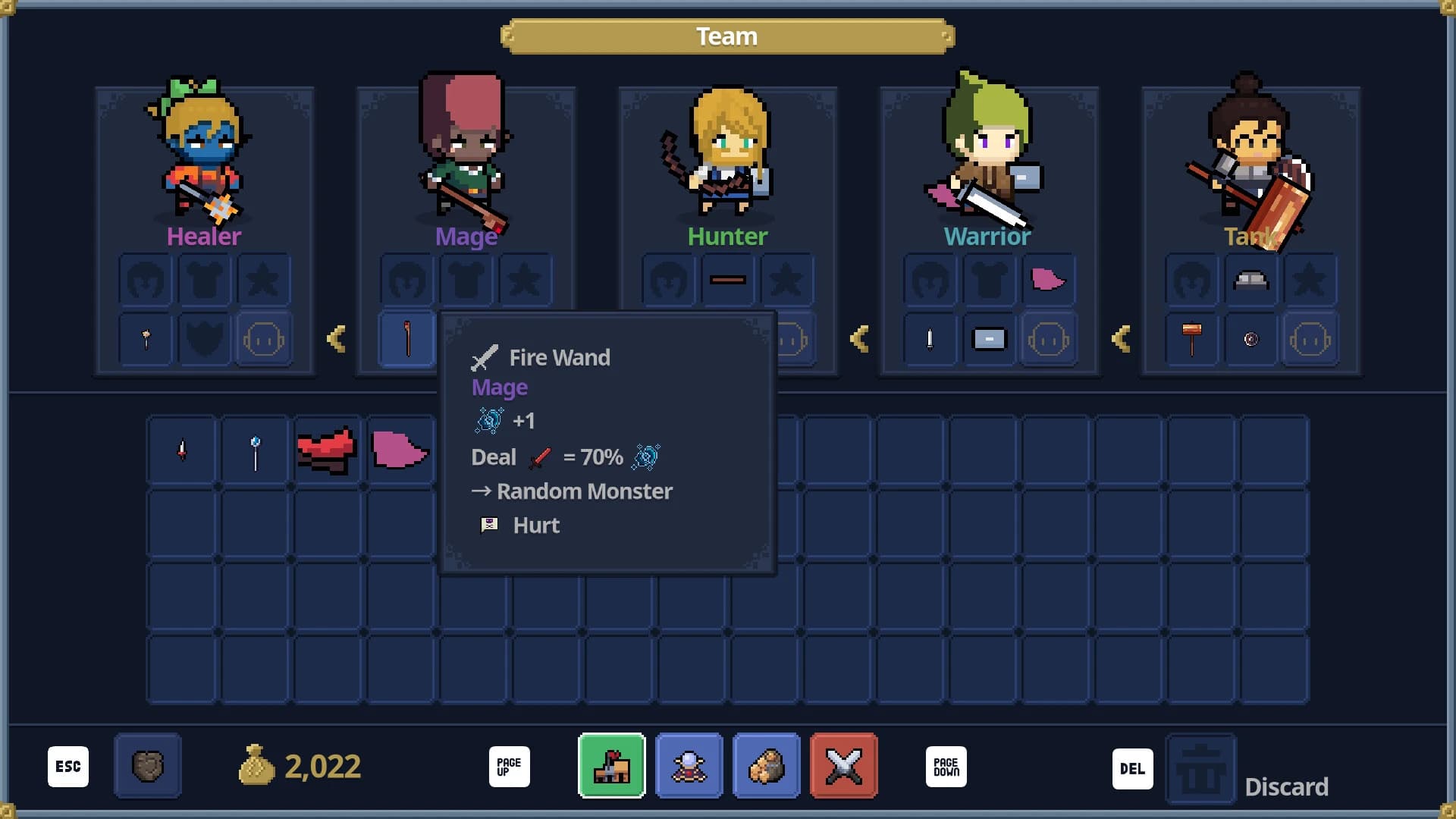
Task: Toggle Warrior's face customization slot
Action: pos(1049,339)
